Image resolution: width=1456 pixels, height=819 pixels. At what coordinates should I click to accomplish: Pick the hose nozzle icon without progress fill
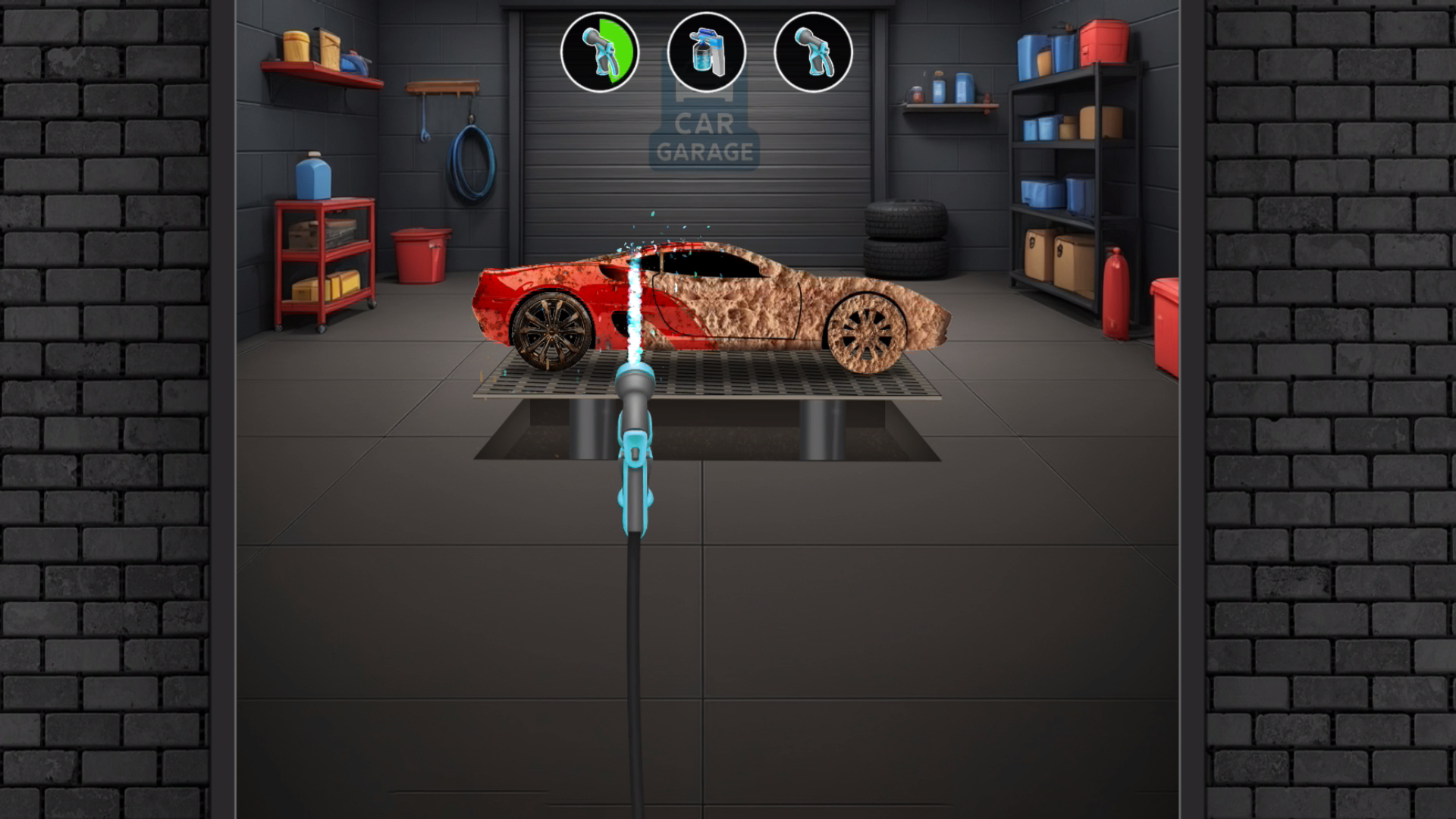click(813, 52)
